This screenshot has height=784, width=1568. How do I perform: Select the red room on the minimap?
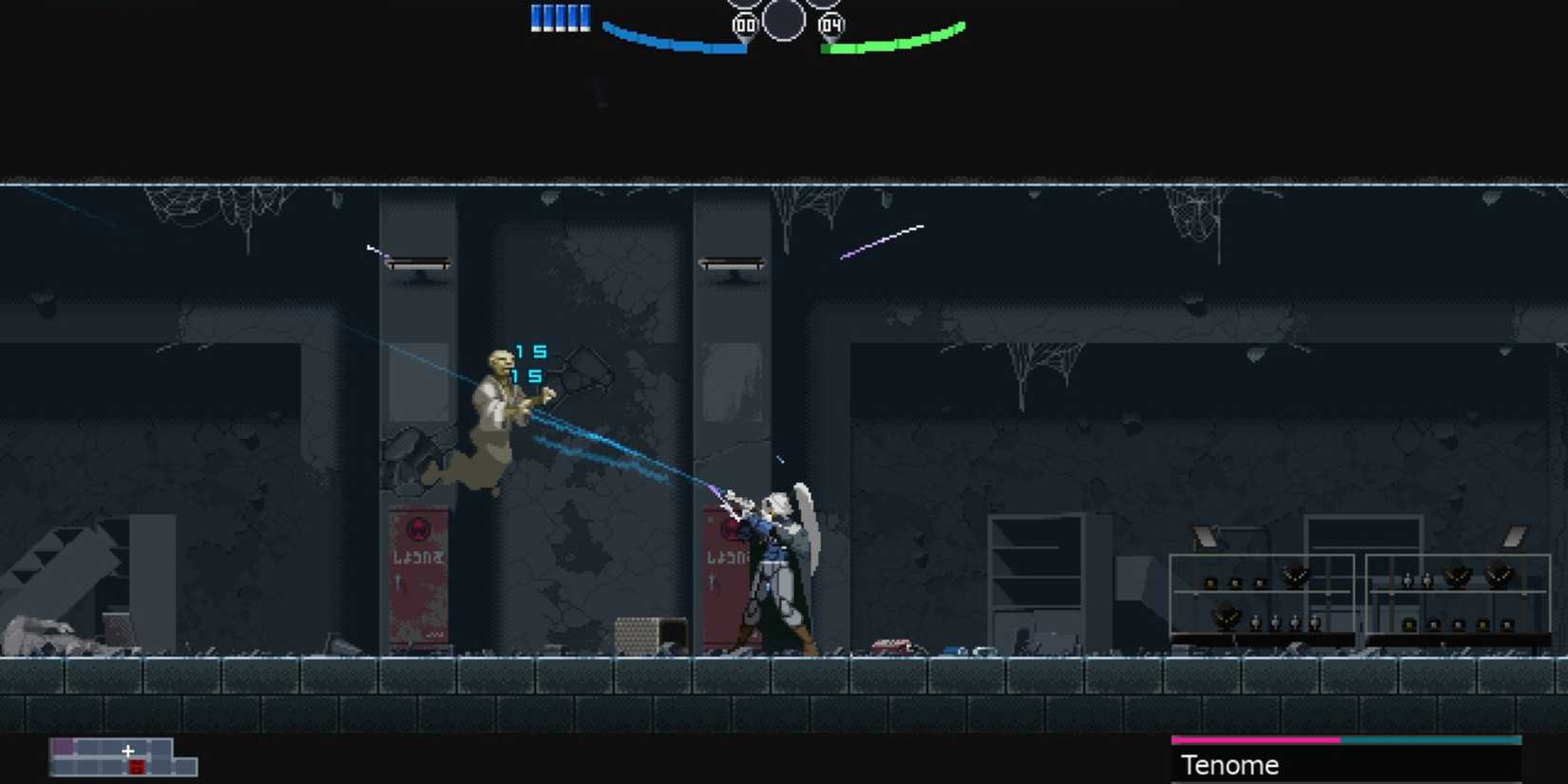pyautogui.click(x=136, y=766)
